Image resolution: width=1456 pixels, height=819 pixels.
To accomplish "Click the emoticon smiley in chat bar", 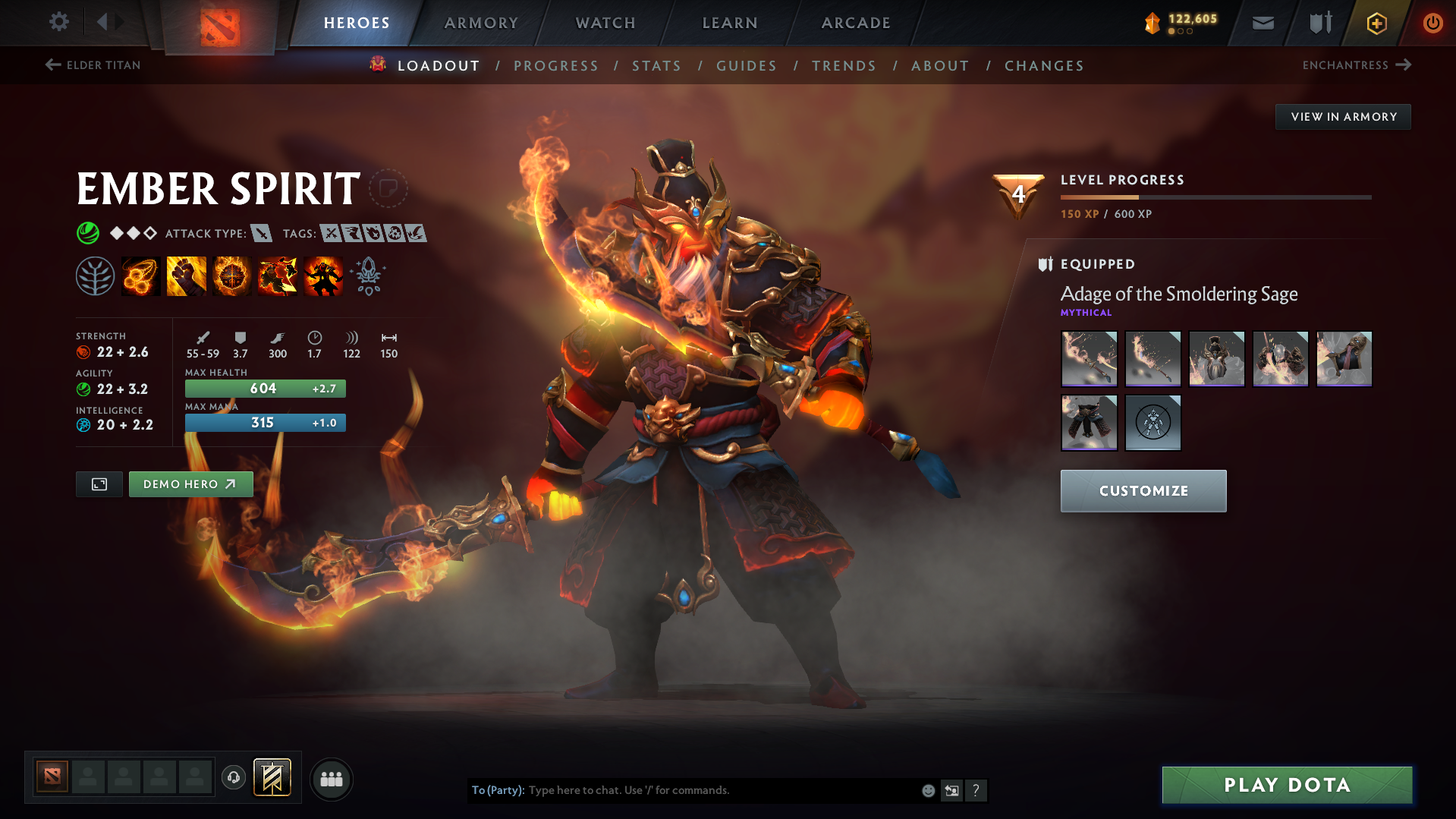I will 928,790.
